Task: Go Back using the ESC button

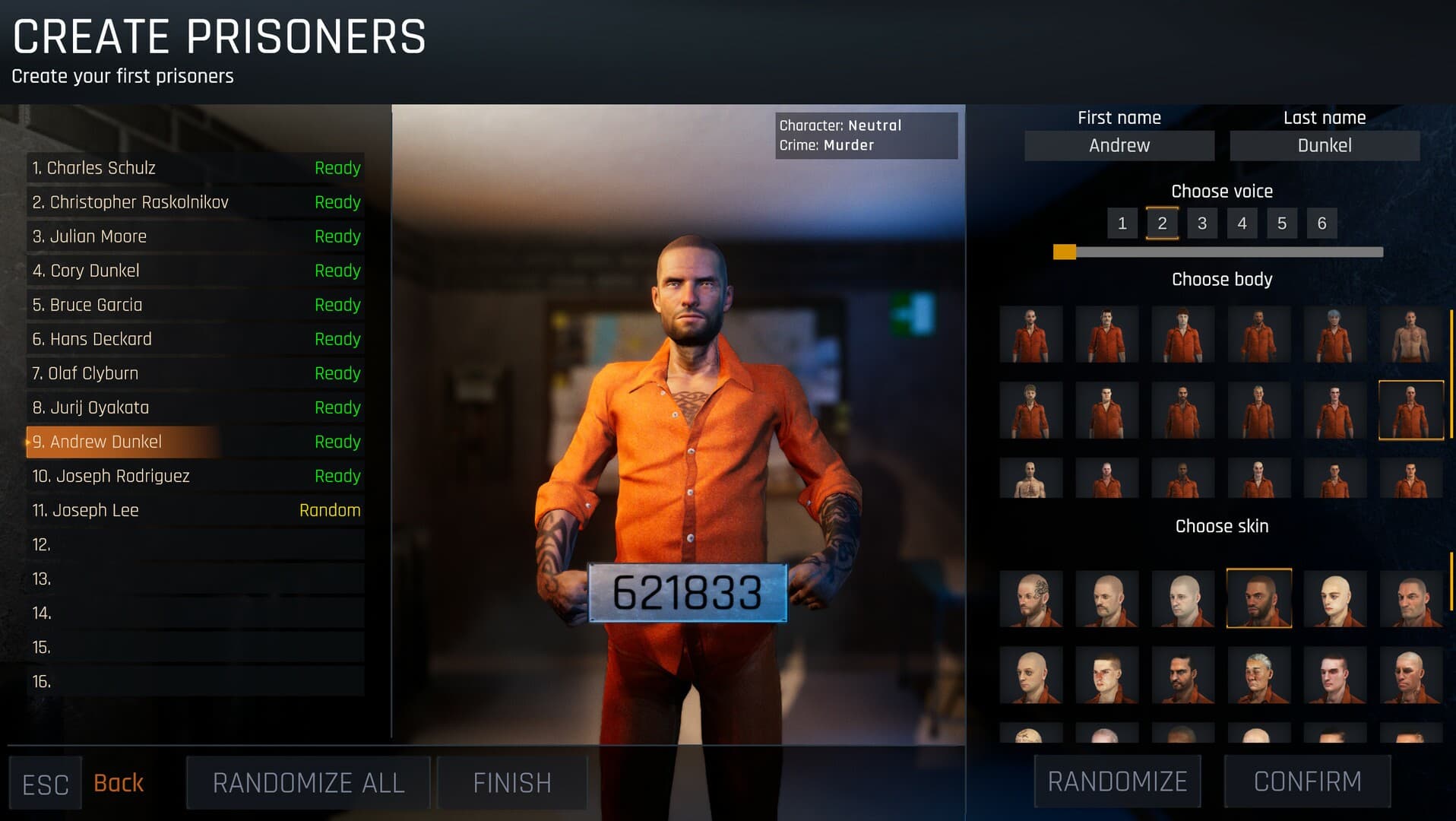Action: 46,781
